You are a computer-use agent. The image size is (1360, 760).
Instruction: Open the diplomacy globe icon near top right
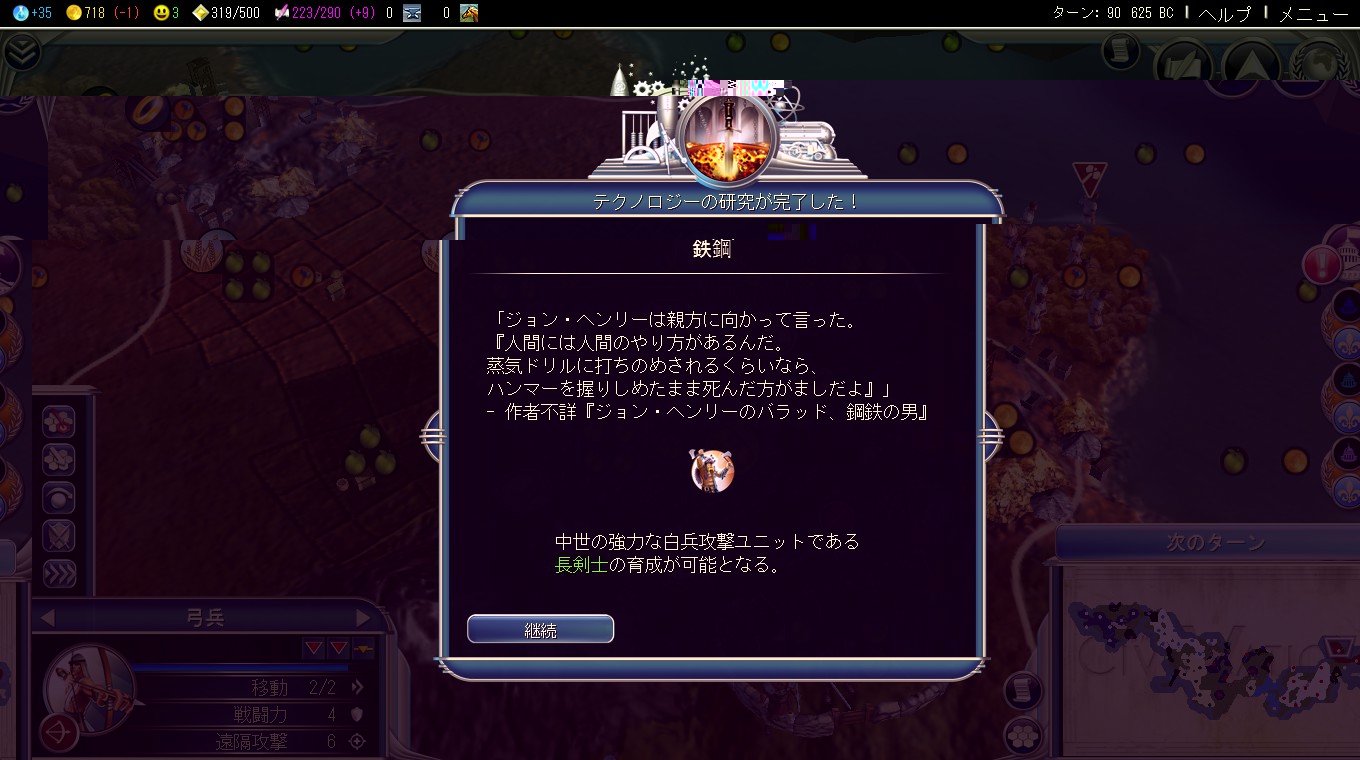[1318, 62]
